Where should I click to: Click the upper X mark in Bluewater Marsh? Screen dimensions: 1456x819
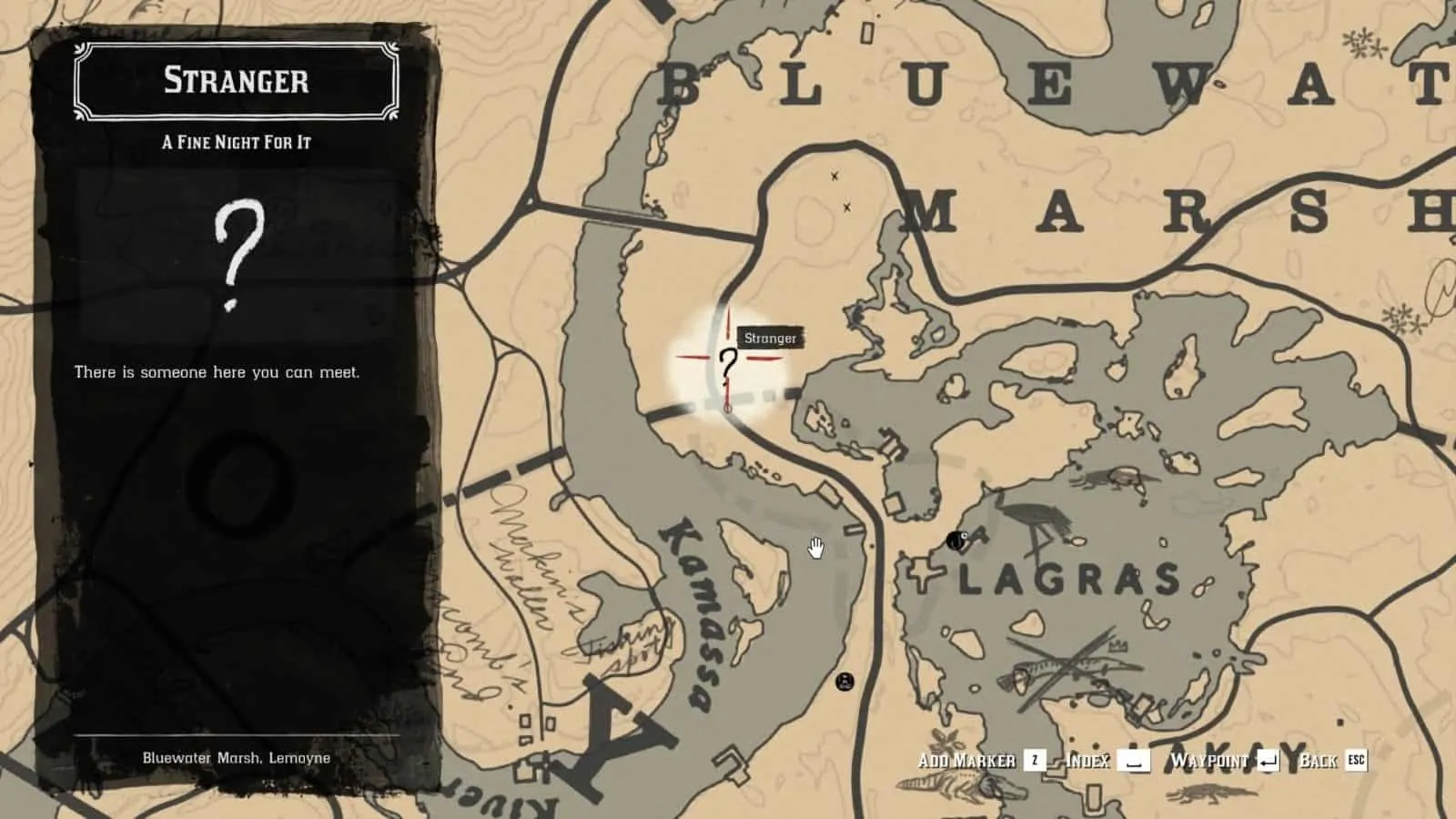click(833, 177)
